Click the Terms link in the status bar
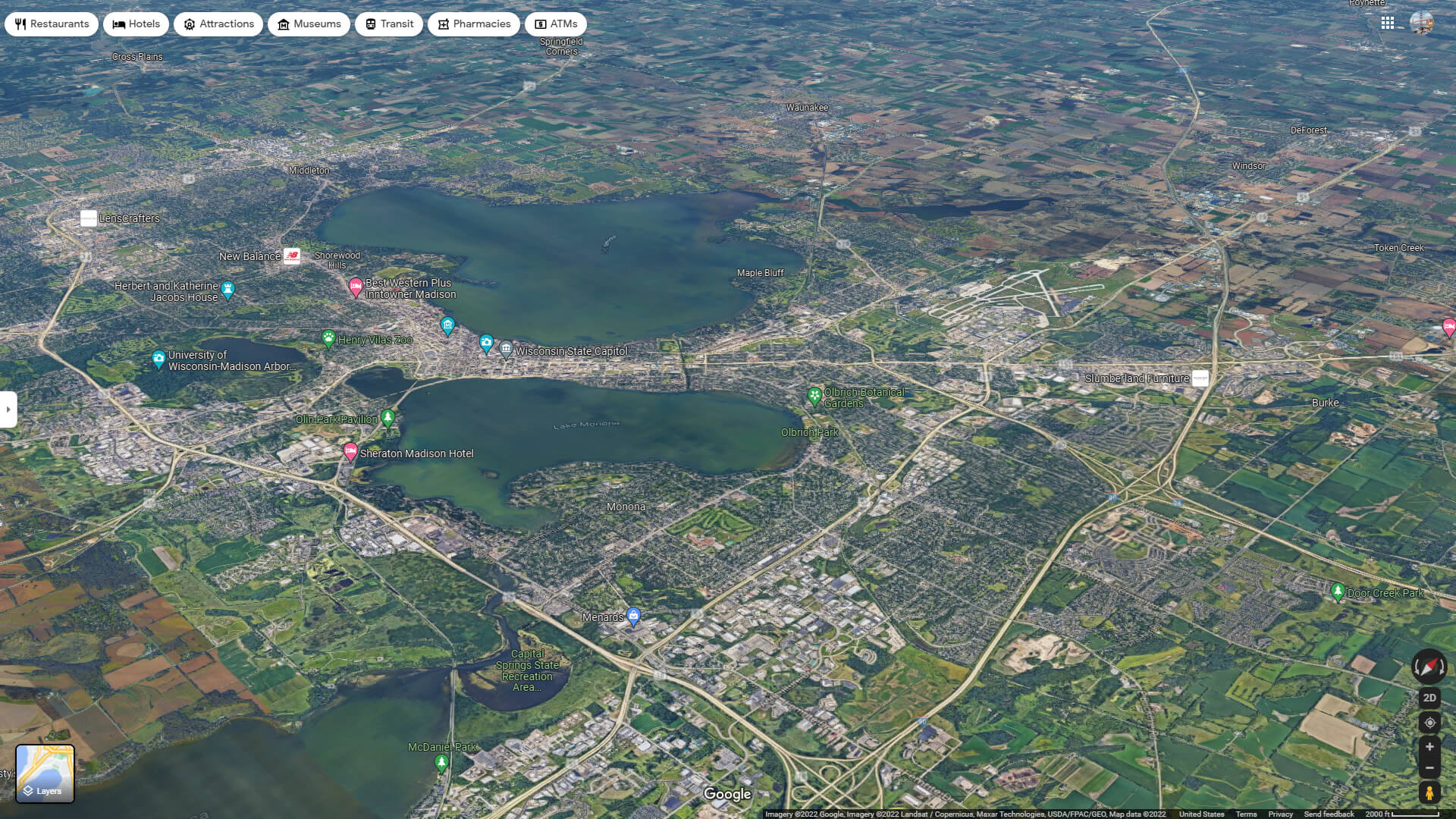The height and width of the screenshot is (819, 1456). (1248, 813)
